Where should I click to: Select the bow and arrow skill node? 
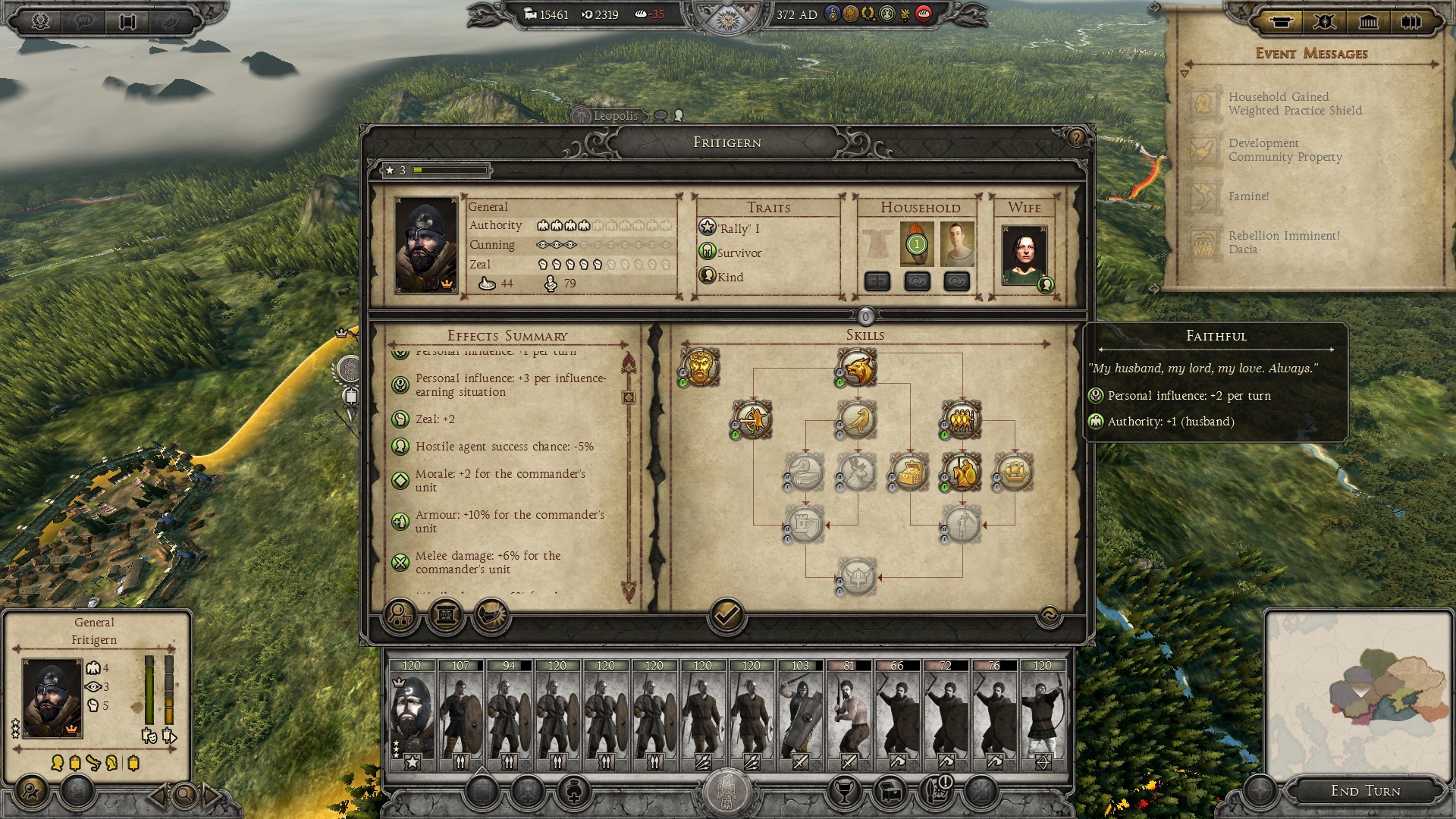point(753,420)
